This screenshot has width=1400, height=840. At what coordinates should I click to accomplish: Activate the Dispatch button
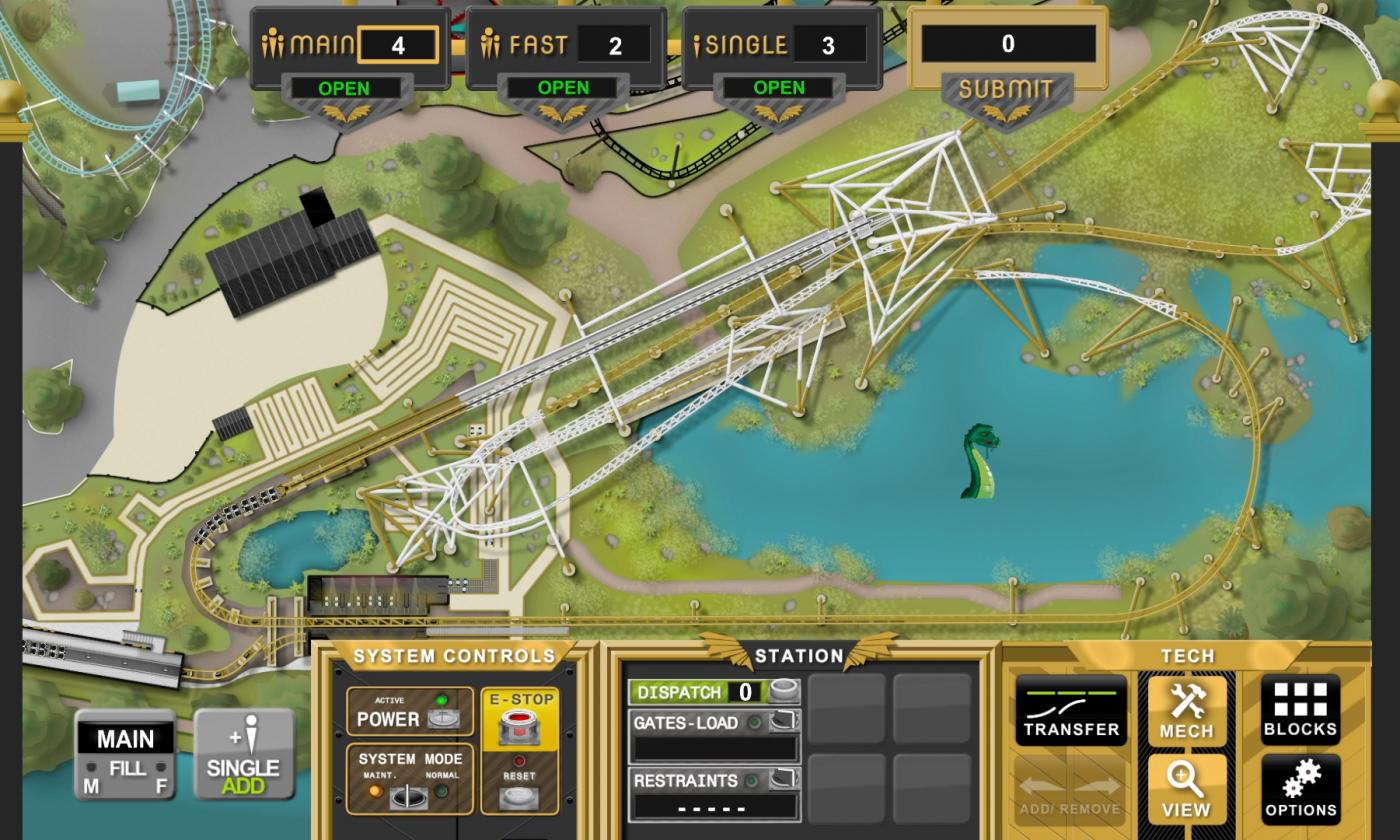coord(783,692)
